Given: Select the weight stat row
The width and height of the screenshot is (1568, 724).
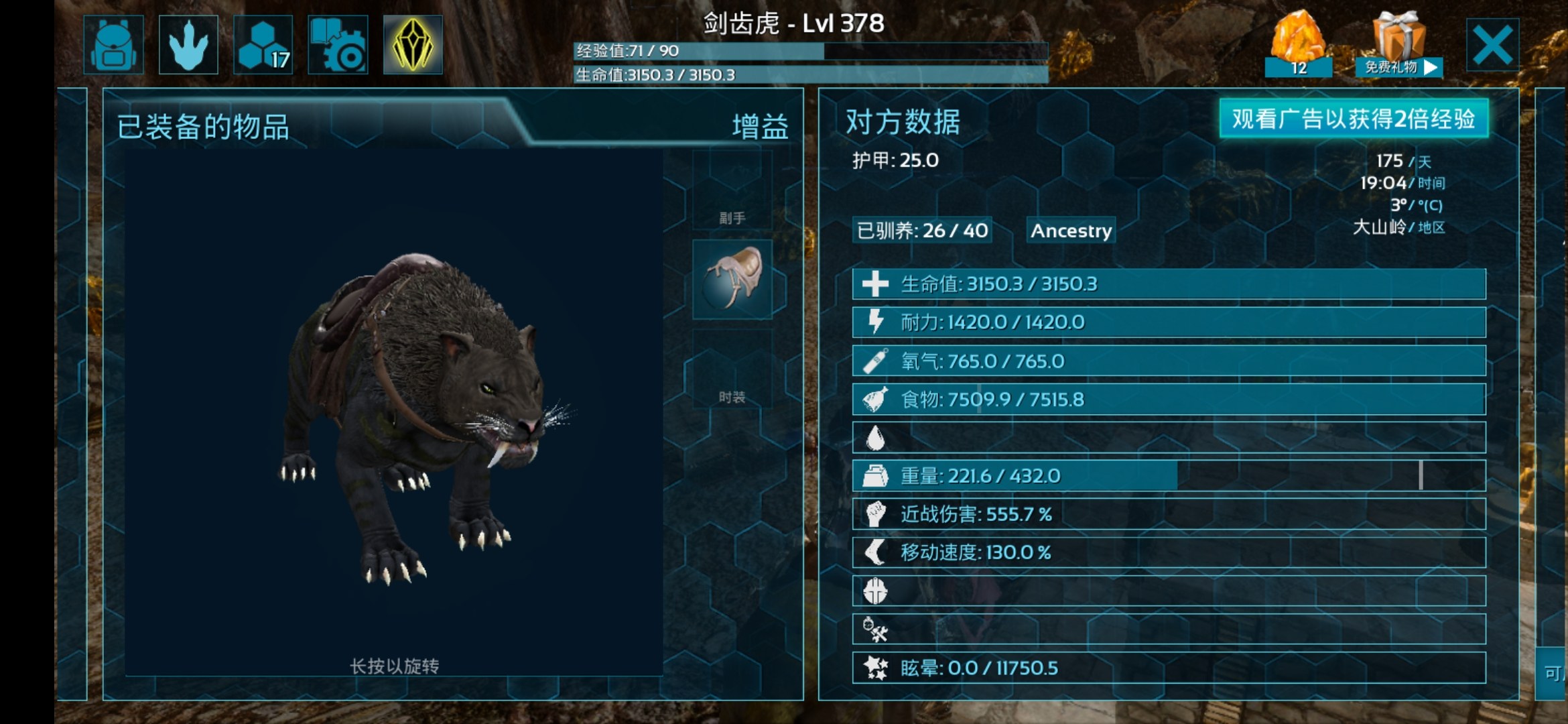Looking at the screenshot, I should coord(1169,476).
